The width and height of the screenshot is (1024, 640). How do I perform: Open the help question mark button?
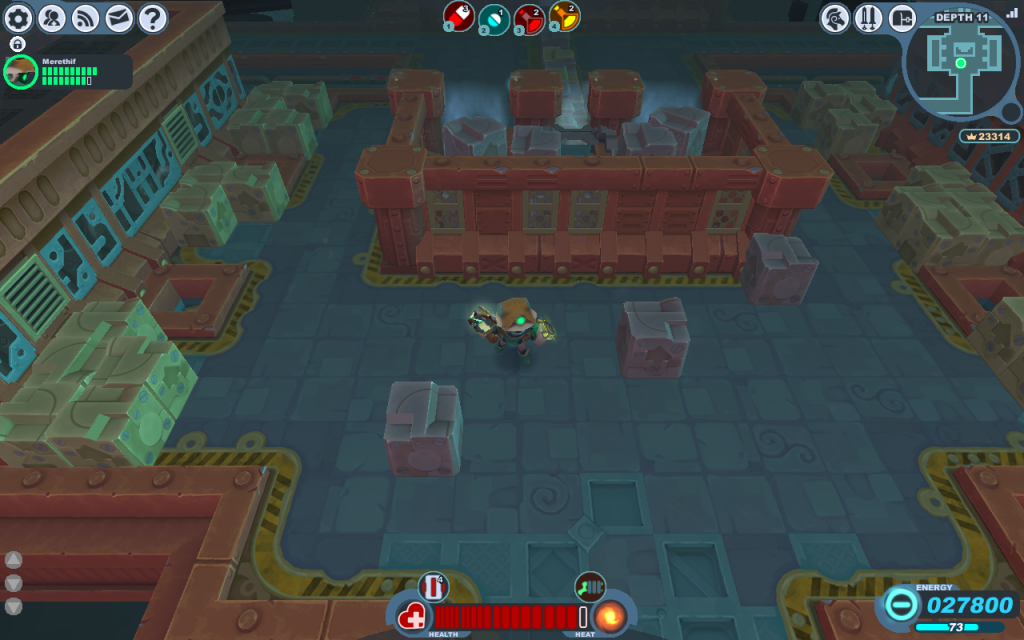tap(152, 17)
